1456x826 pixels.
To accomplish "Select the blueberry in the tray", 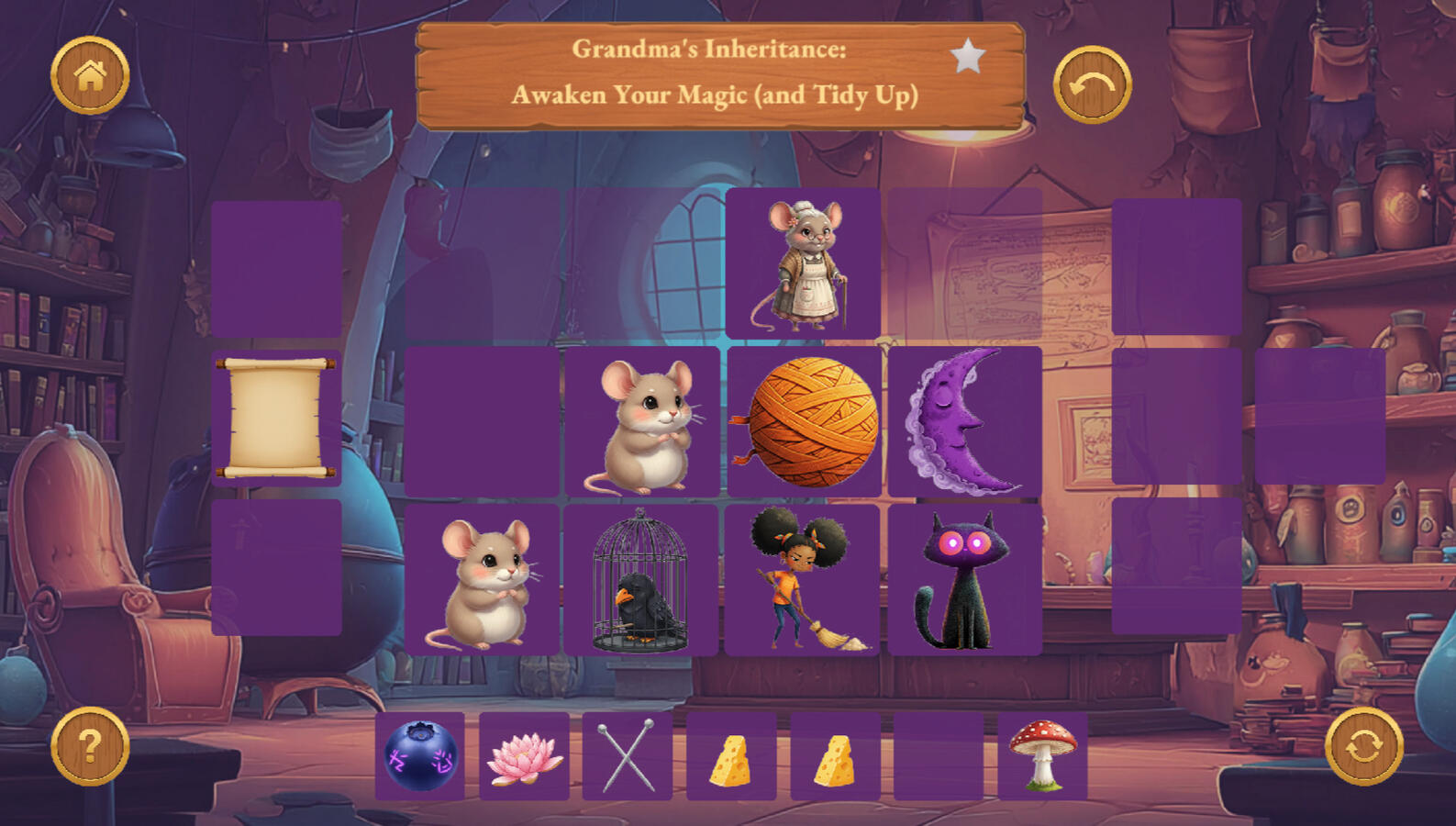I will [420, 756].
